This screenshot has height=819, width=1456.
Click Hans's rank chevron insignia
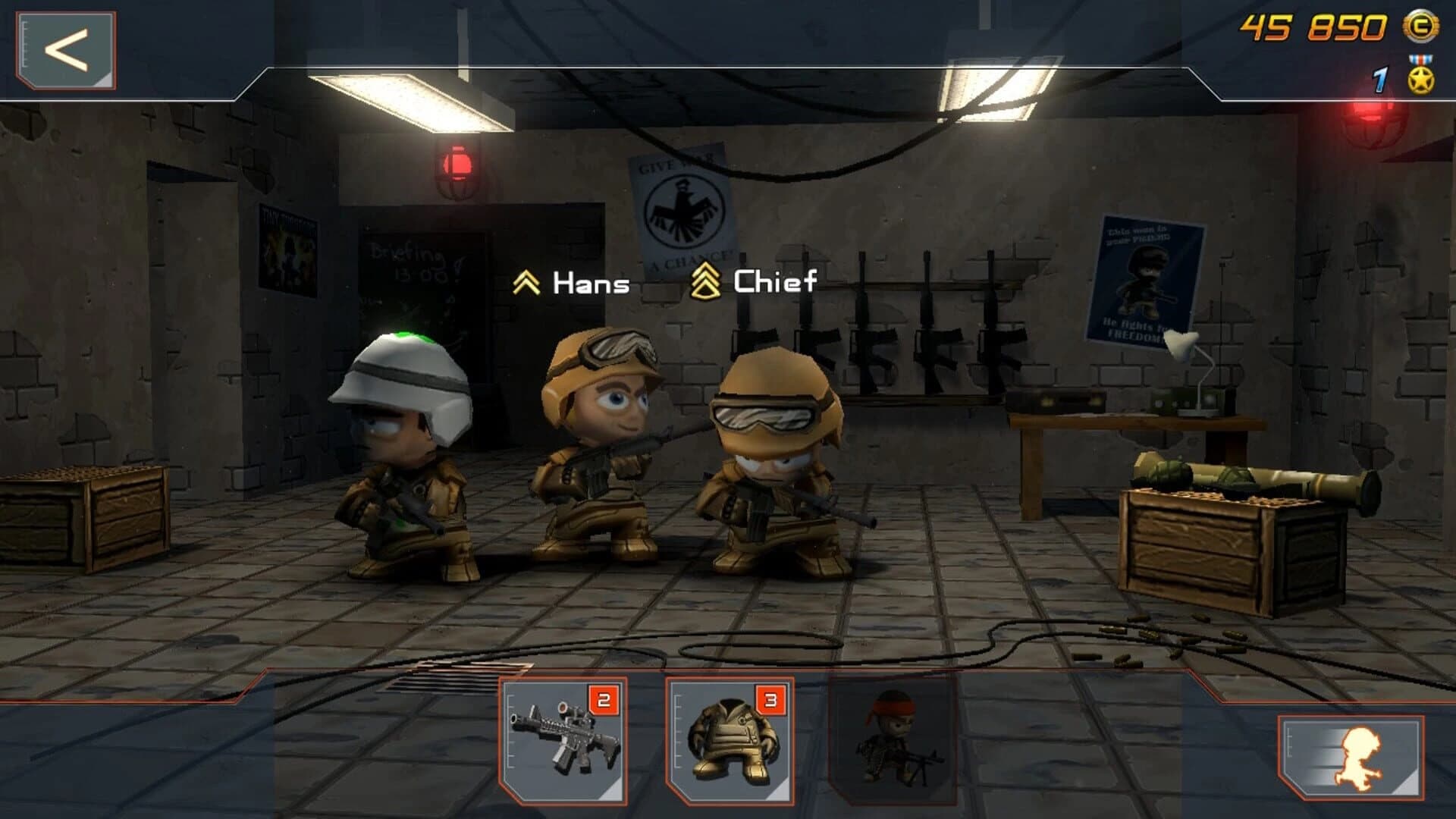[x=526, y=283]
